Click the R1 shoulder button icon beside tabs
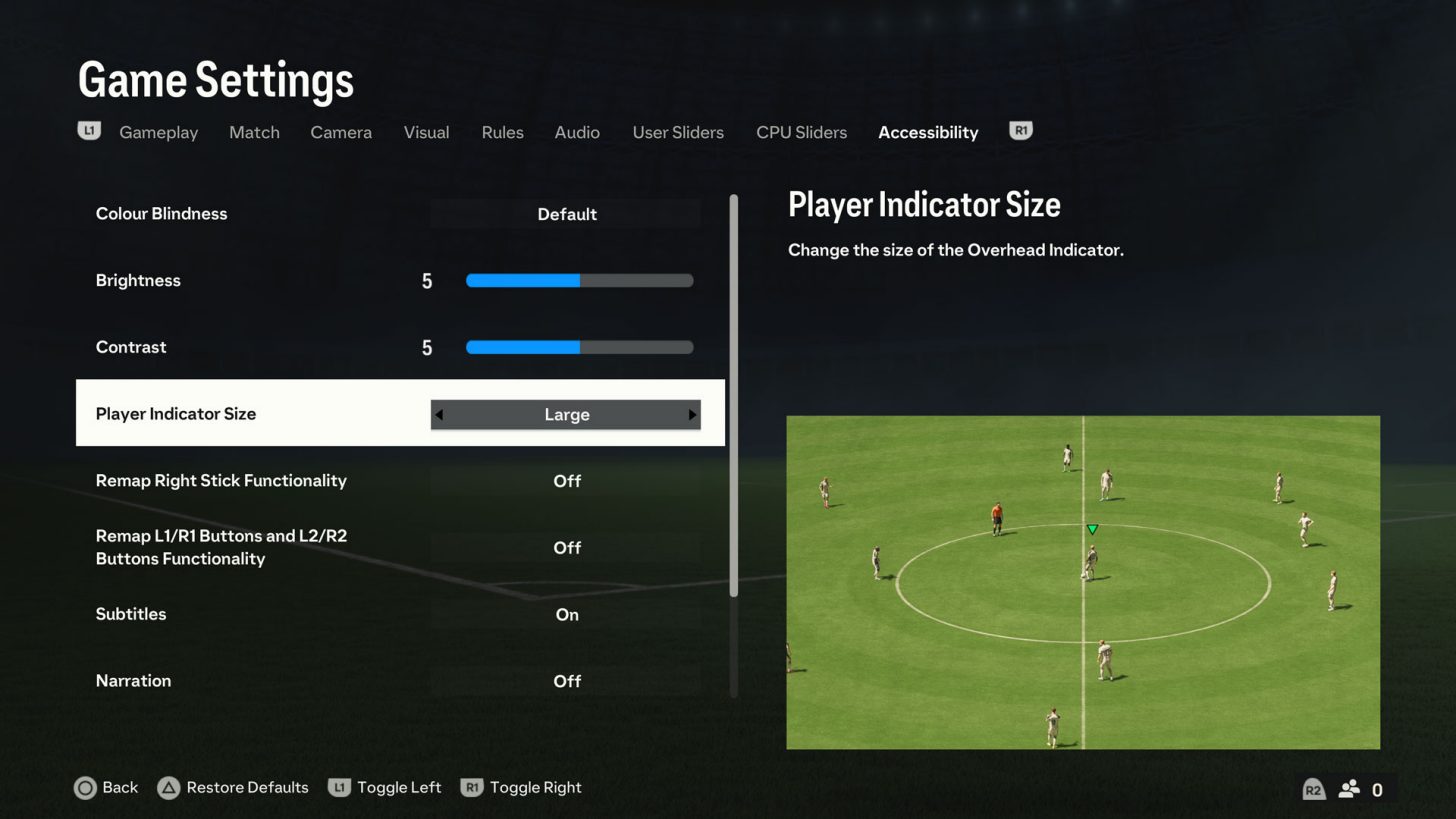This screenshot has width=1456, height=819. coord(1021,130)
